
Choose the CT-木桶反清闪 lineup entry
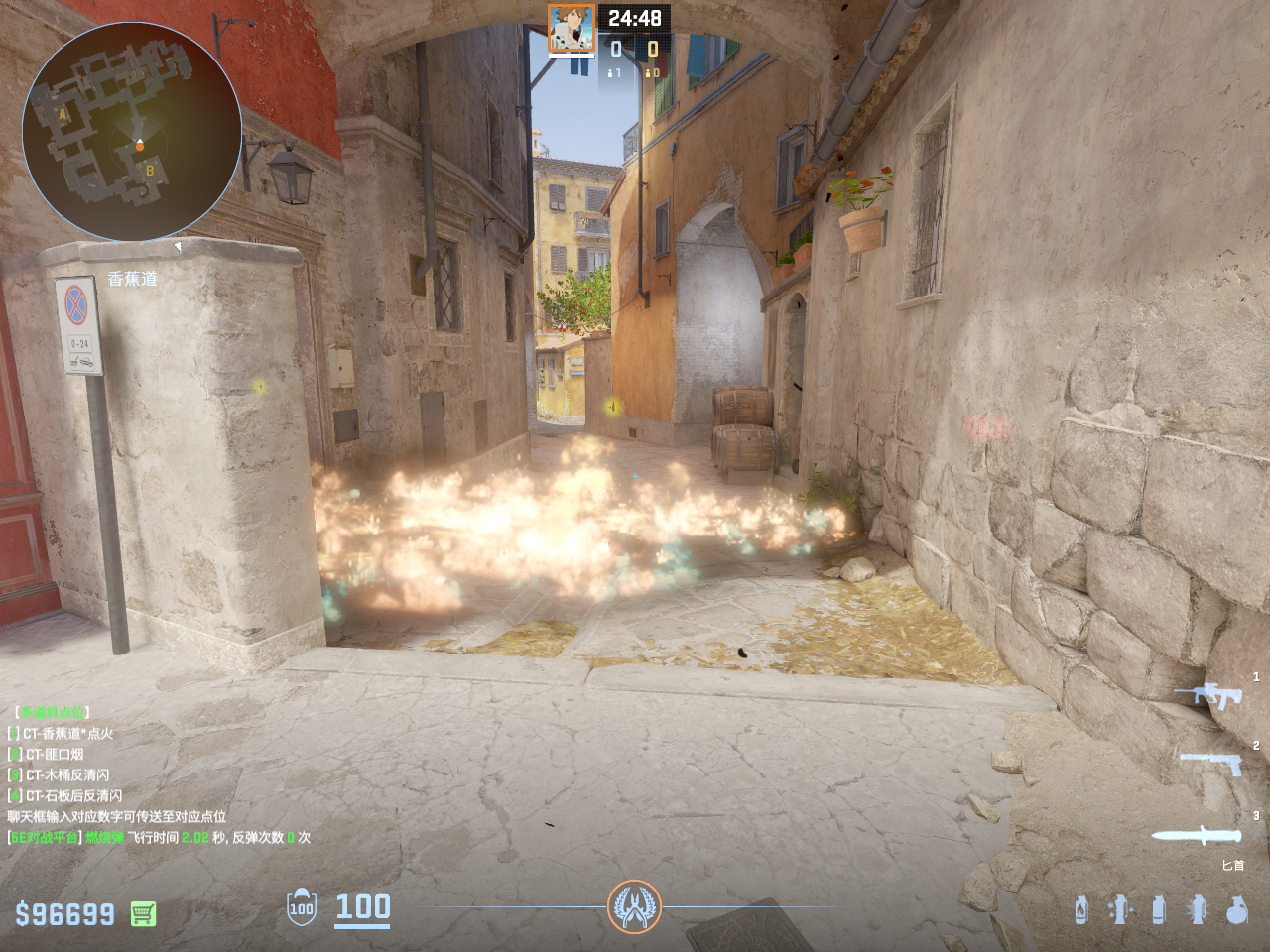pos(67,775)
